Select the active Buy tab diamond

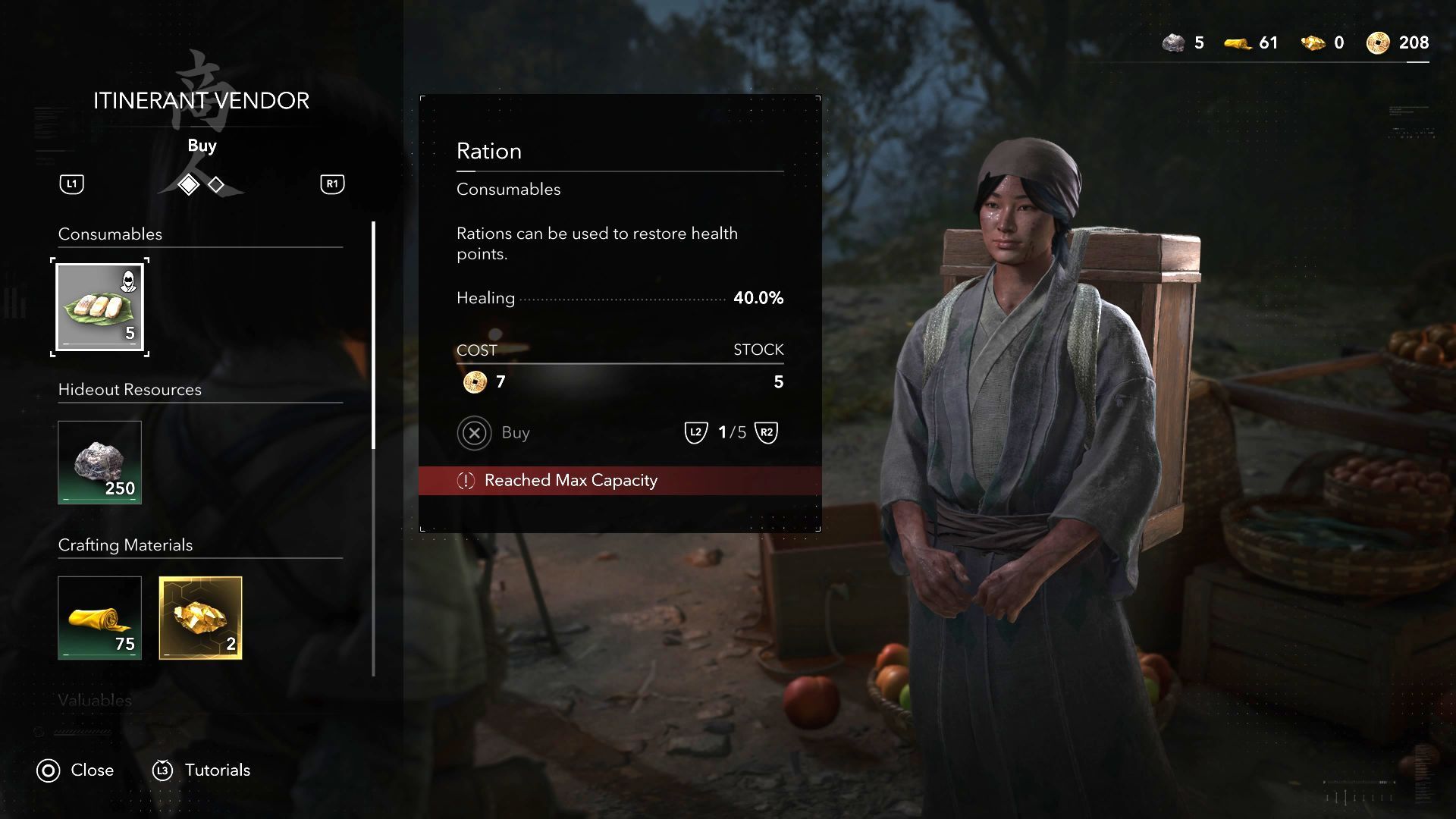[188, 184]
